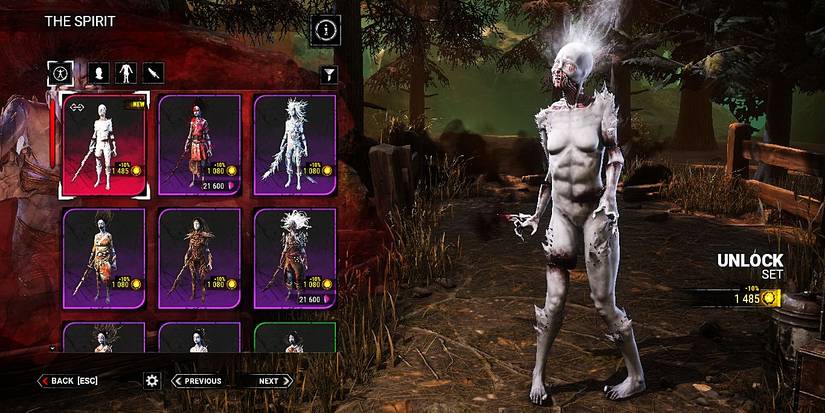Select the white-haired outfit costing 21 600 shards
This screenshot has height=413, width=825.
click(294, 259)
